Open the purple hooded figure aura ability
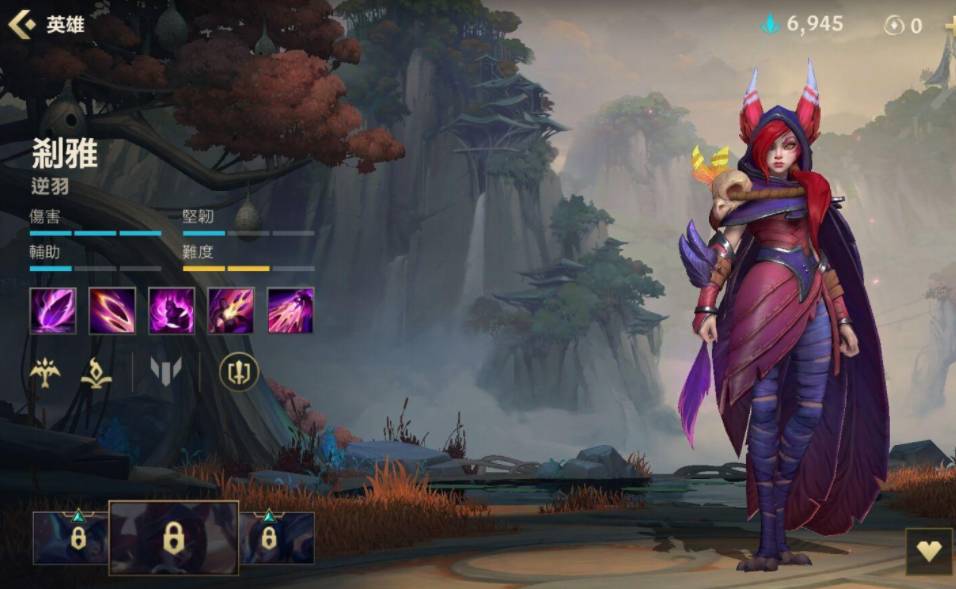This screenshot has width=956, height=589. pos(171,310)
